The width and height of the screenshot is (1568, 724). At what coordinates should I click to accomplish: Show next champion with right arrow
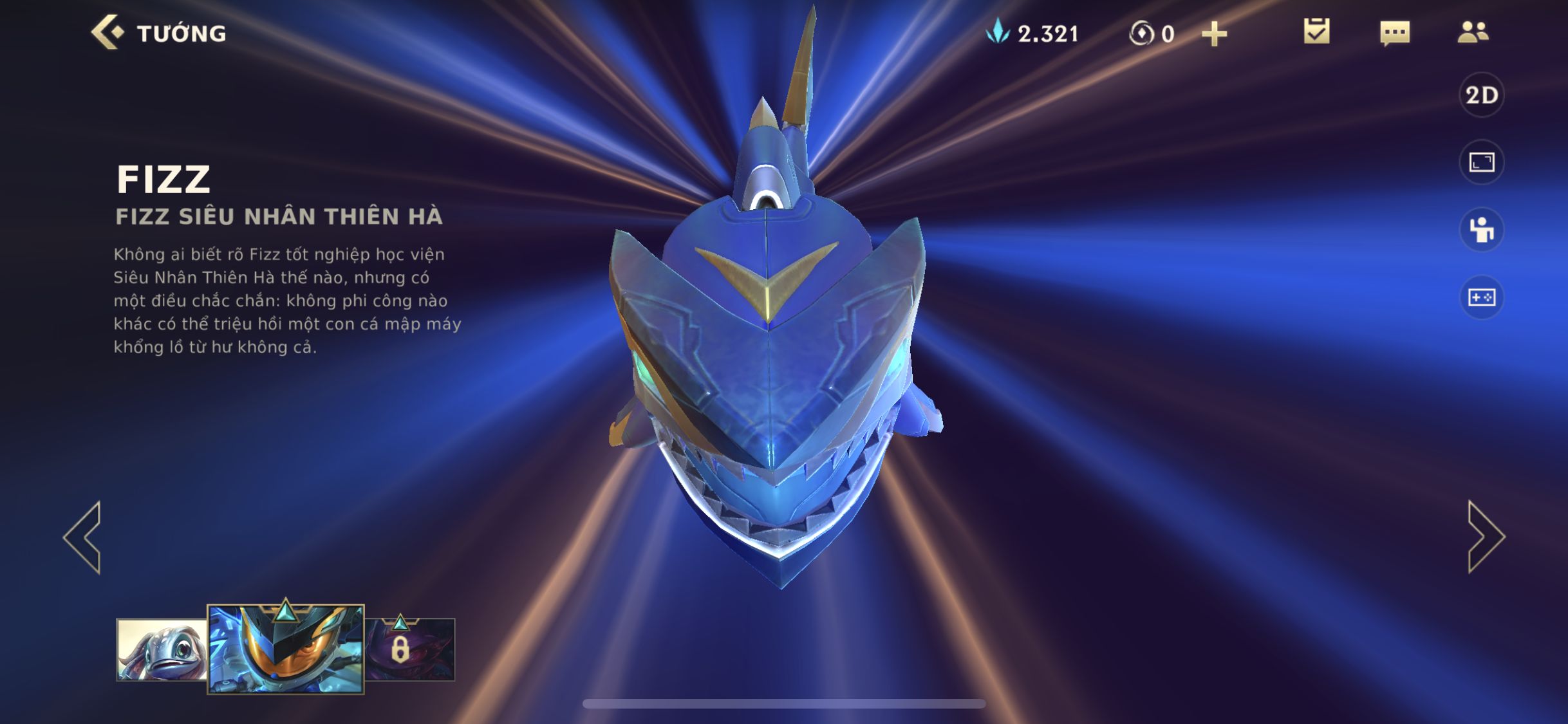[x=1485, y=537]
